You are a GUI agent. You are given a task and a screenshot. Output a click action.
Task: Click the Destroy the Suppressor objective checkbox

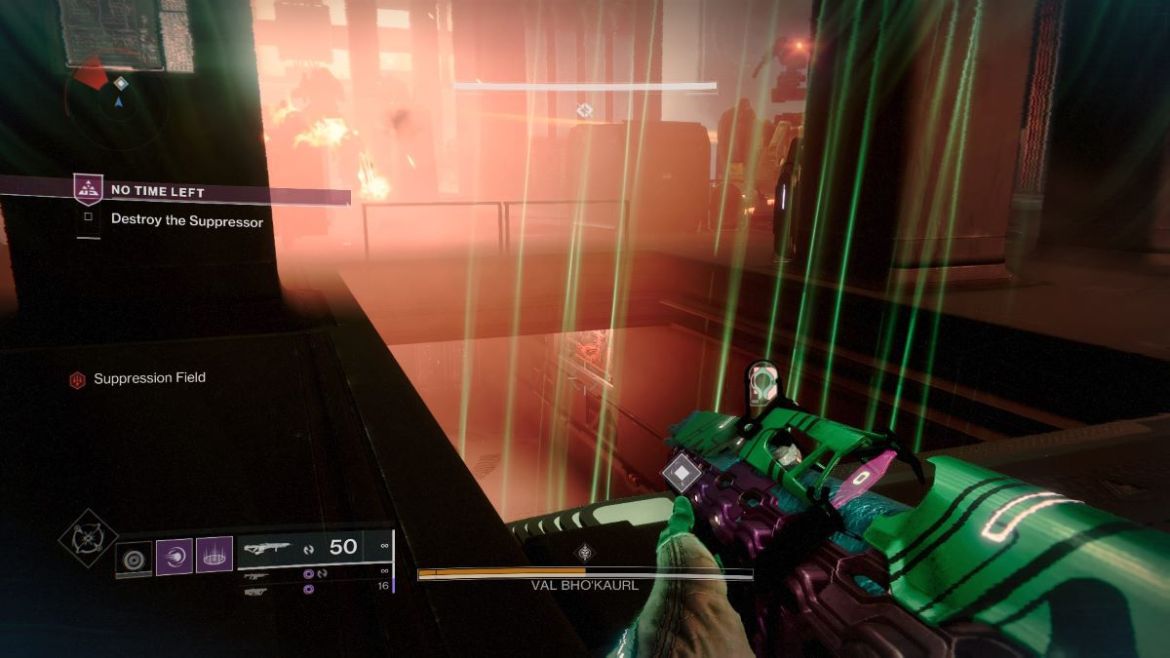coord(88,217)
